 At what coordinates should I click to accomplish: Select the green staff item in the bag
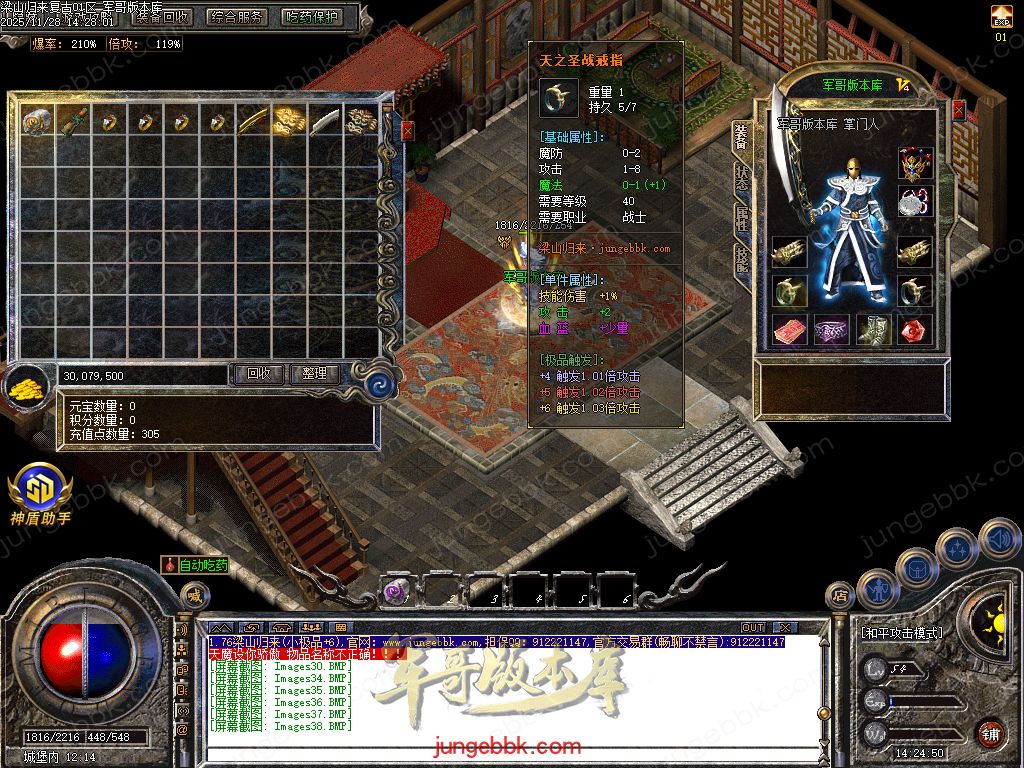click(73, 122)
